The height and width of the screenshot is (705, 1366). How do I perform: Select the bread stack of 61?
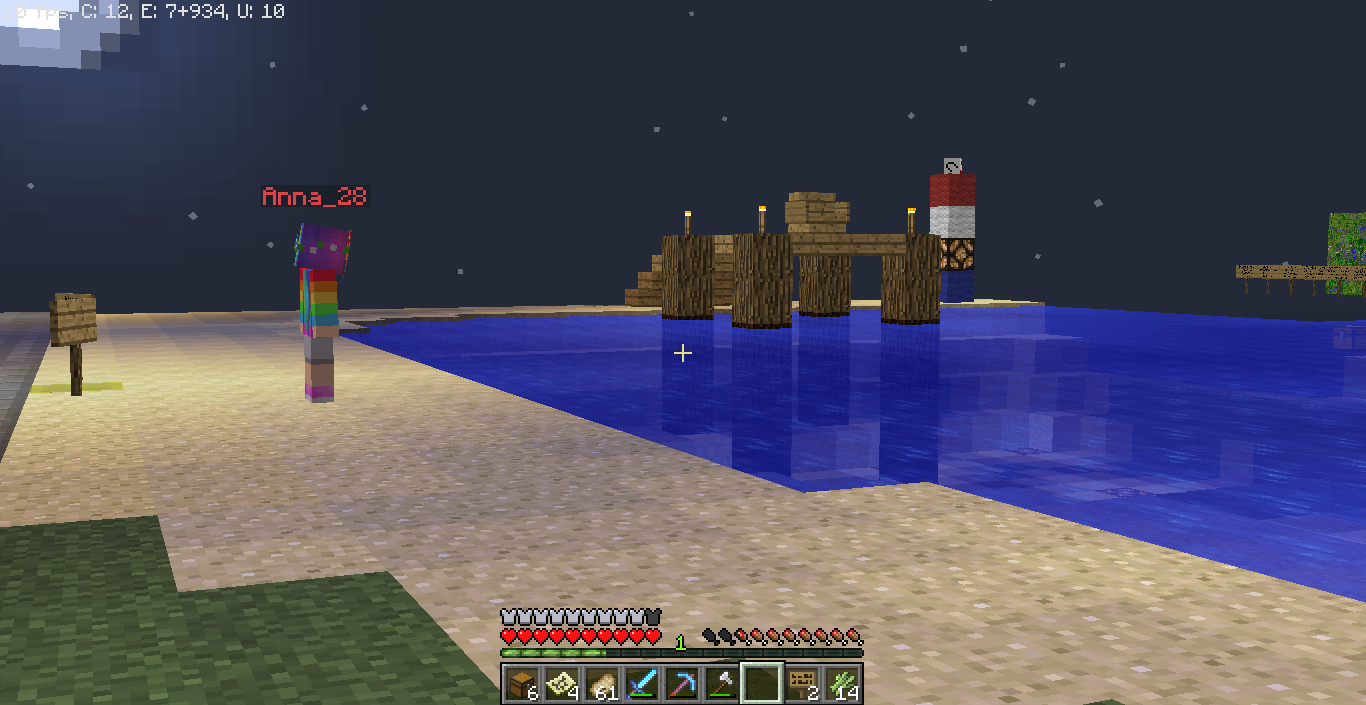coord(602,684)
